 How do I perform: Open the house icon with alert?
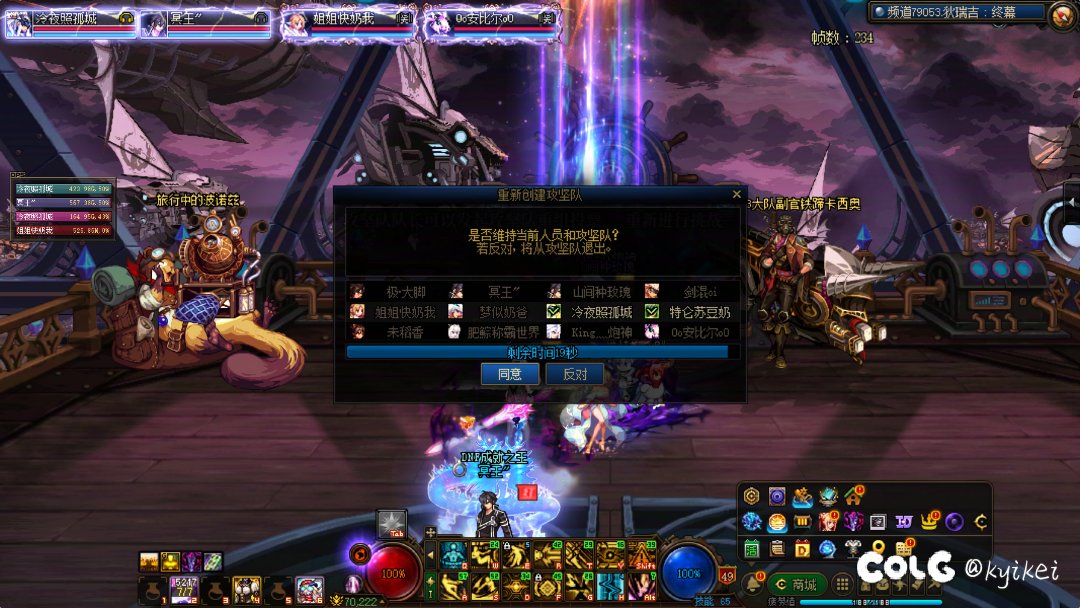853,496
